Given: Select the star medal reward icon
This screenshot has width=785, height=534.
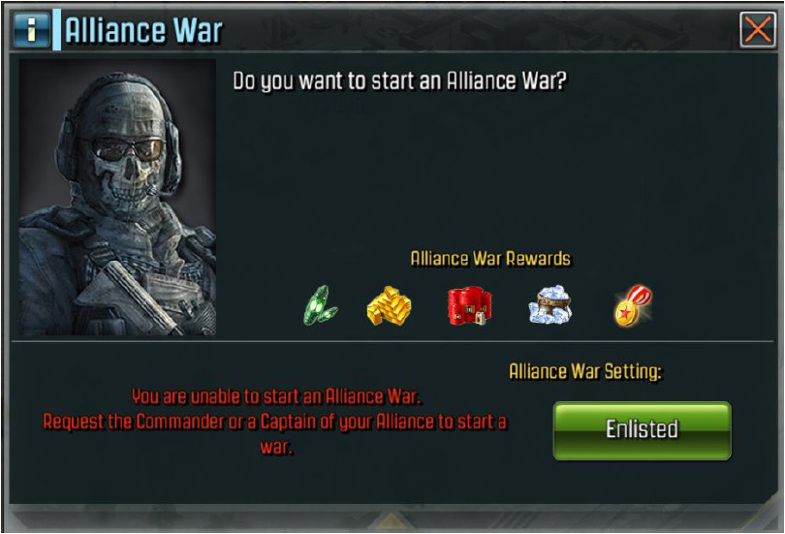Looking at the screenshot, I should (x=633, y=305).
